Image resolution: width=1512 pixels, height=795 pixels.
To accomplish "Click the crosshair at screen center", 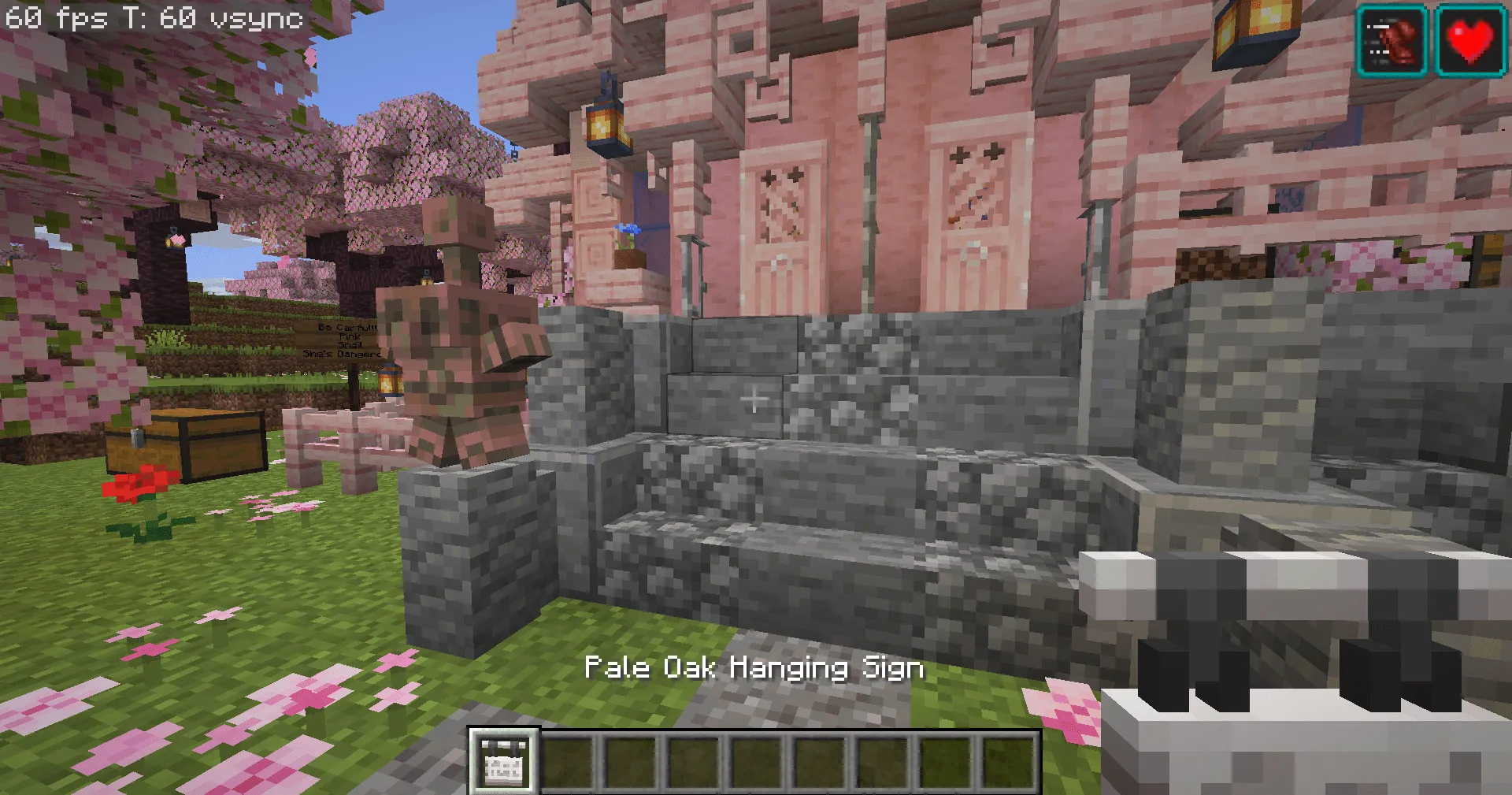I will coord(754,398).
